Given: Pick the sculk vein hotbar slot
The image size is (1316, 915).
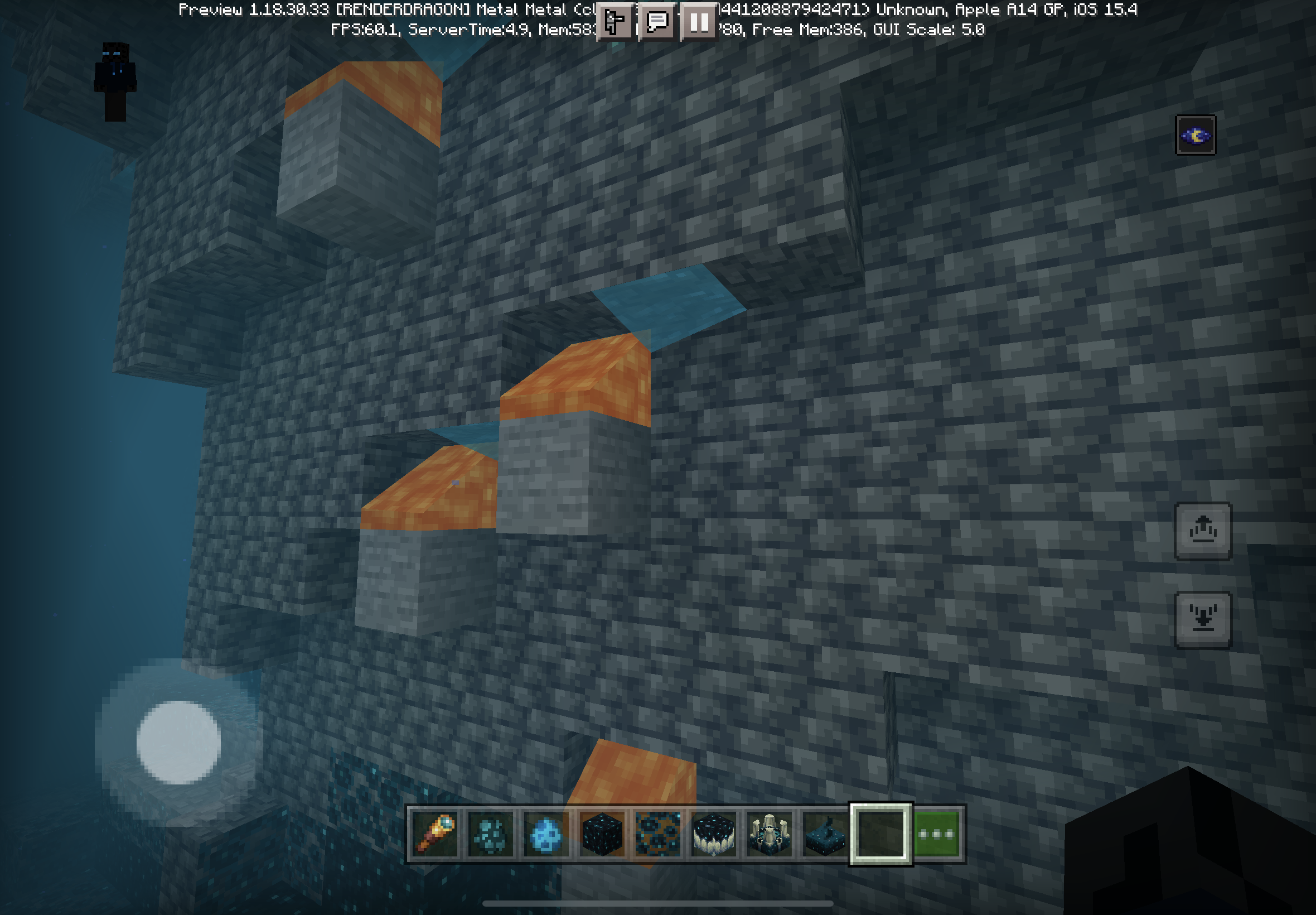Looking at the screenshot, I should [x=657, y=834].
